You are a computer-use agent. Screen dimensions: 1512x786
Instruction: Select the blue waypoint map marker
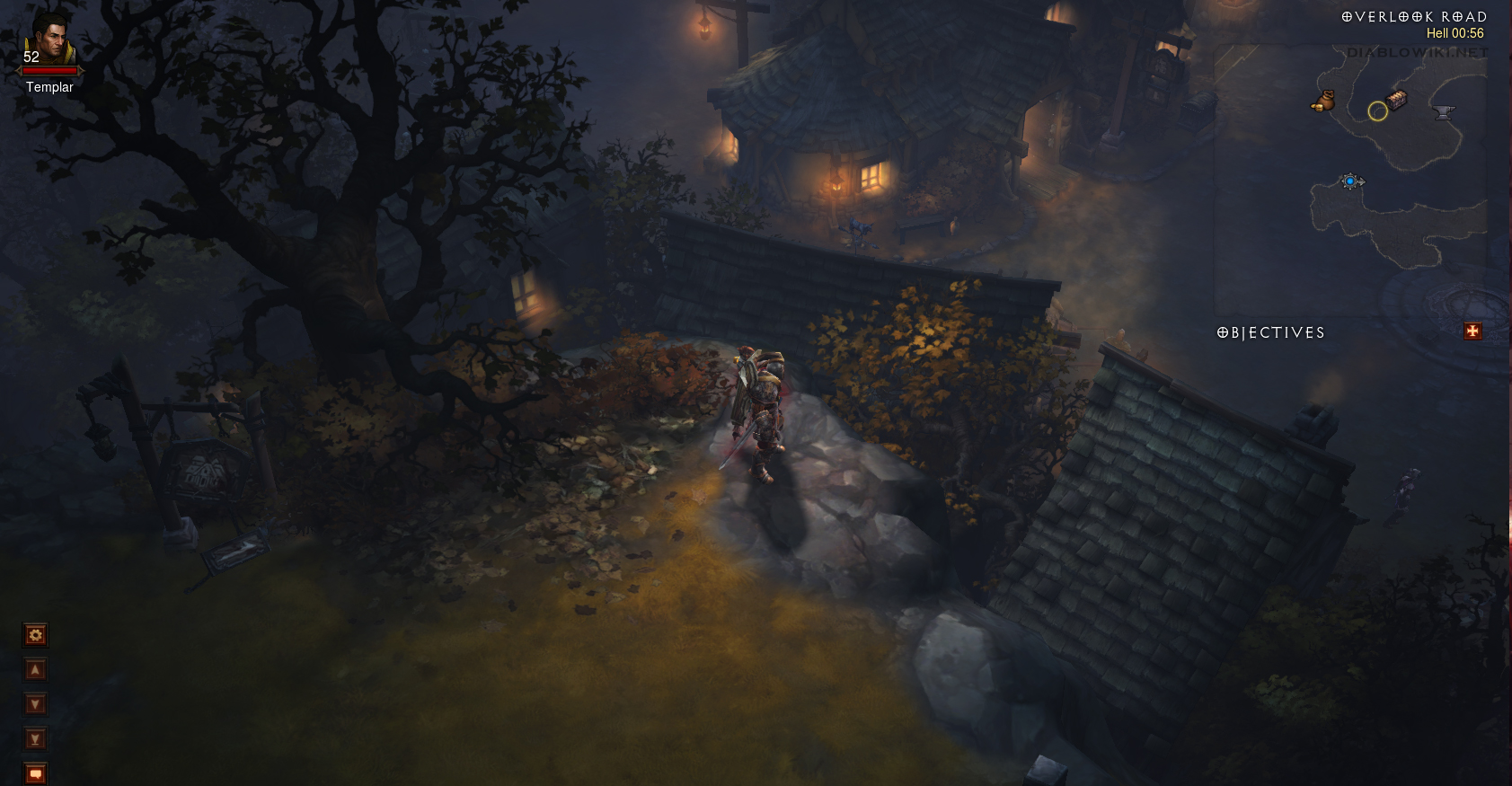pyautogui.click(x=1350, y=181)
